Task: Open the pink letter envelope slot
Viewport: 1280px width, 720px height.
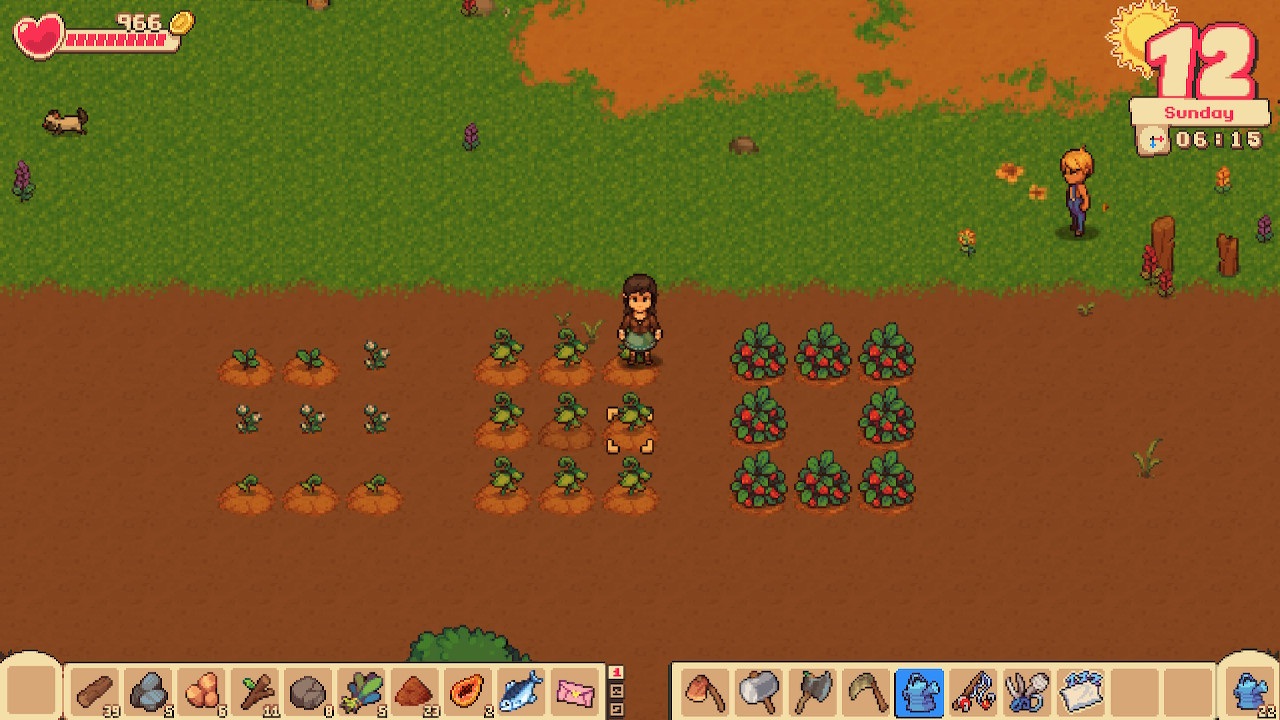Action: (x=574, y=691)
